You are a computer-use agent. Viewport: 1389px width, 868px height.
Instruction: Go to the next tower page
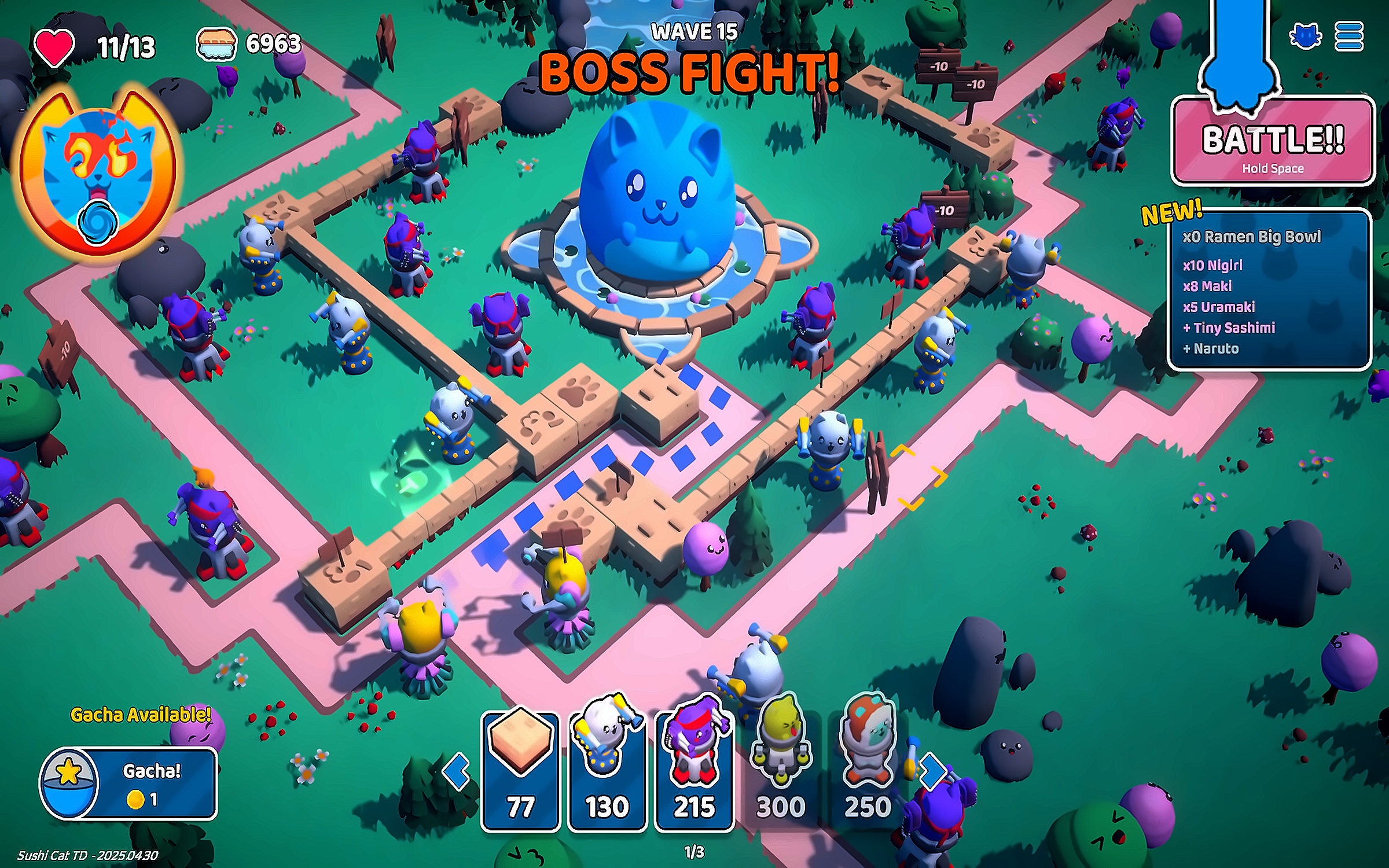pyautogui.click(x=932, y=771)
